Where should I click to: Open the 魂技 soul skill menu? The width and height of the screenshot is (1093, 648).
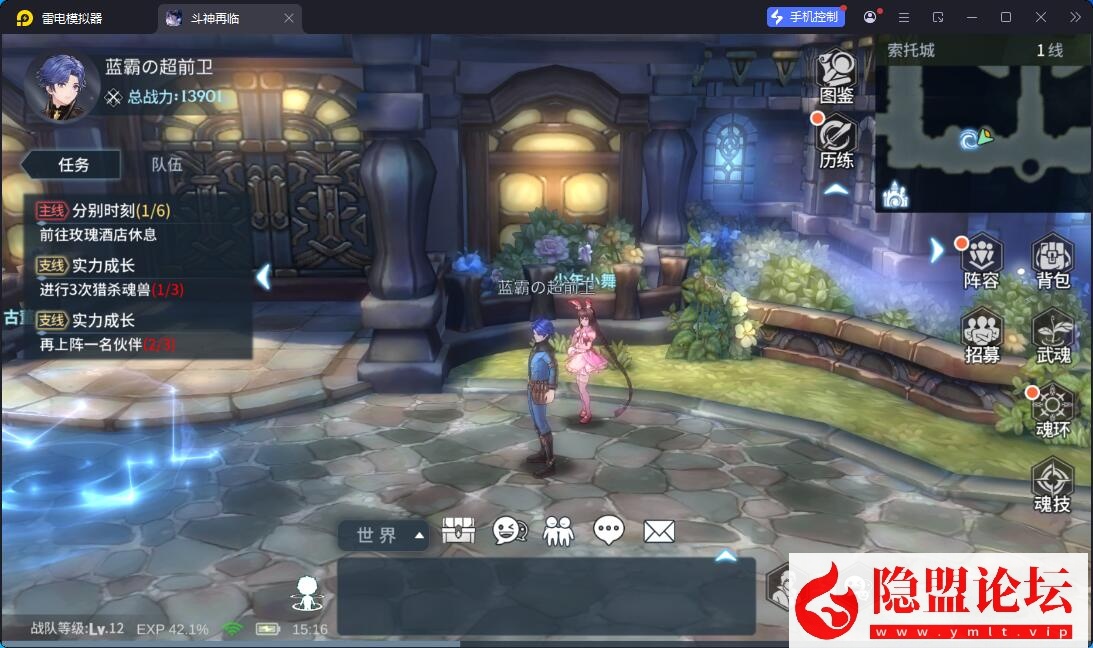[1052, 485]
